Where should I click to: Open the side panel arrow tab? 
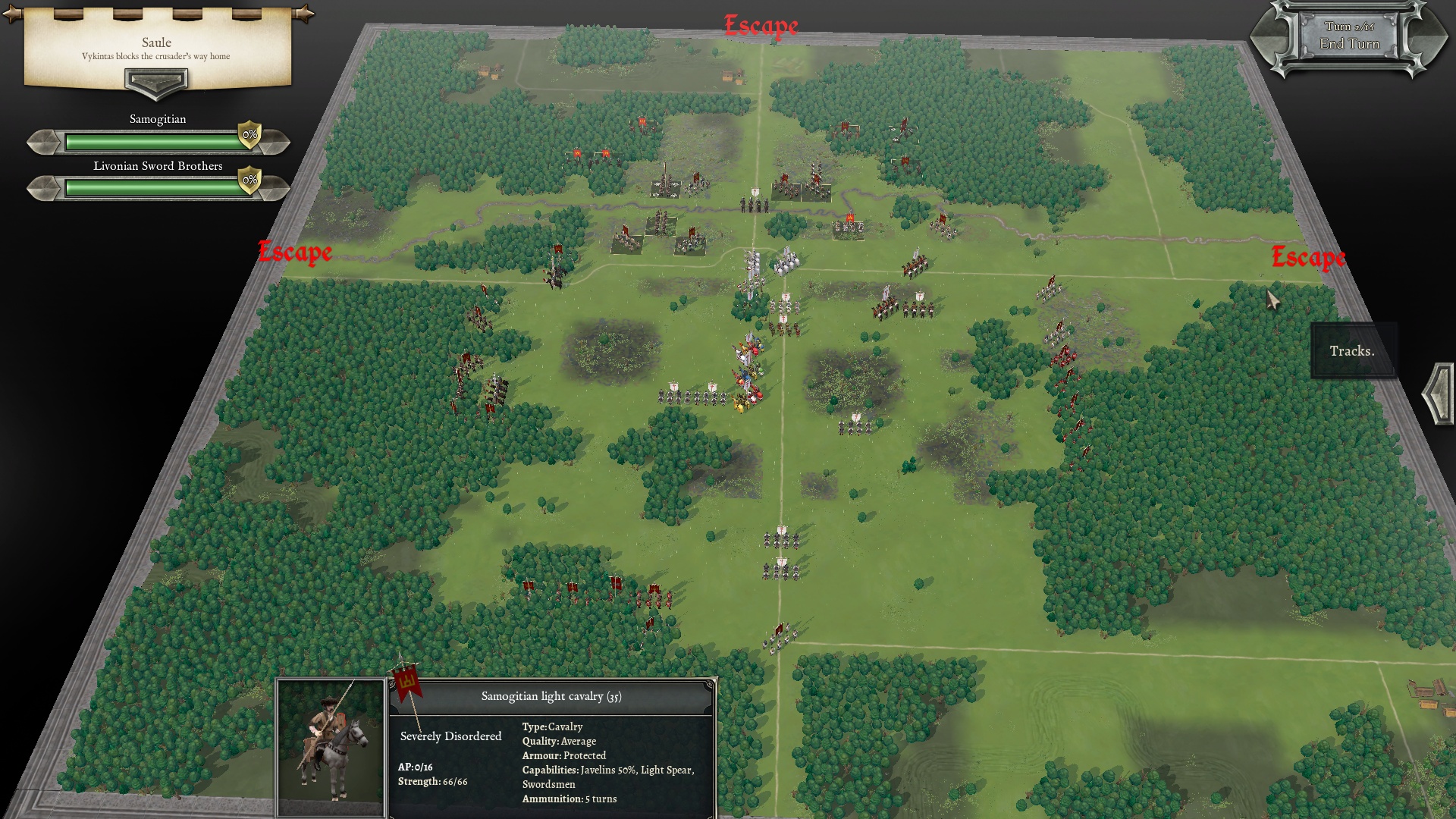[1439, 393]
